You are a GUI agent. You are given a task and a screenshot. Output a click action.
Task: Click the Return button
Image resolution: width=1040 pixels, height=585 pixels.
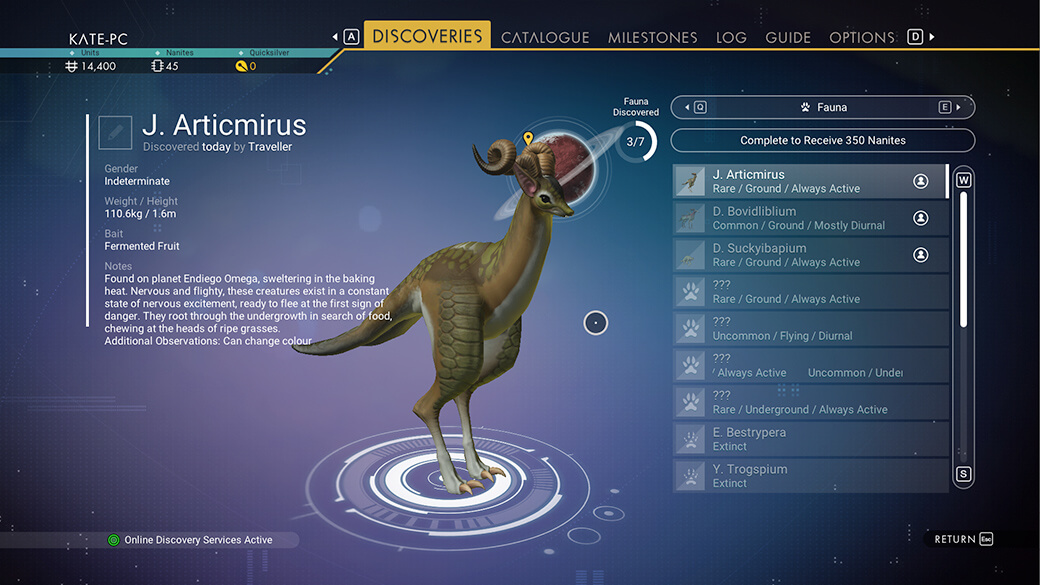click(963, 539)
